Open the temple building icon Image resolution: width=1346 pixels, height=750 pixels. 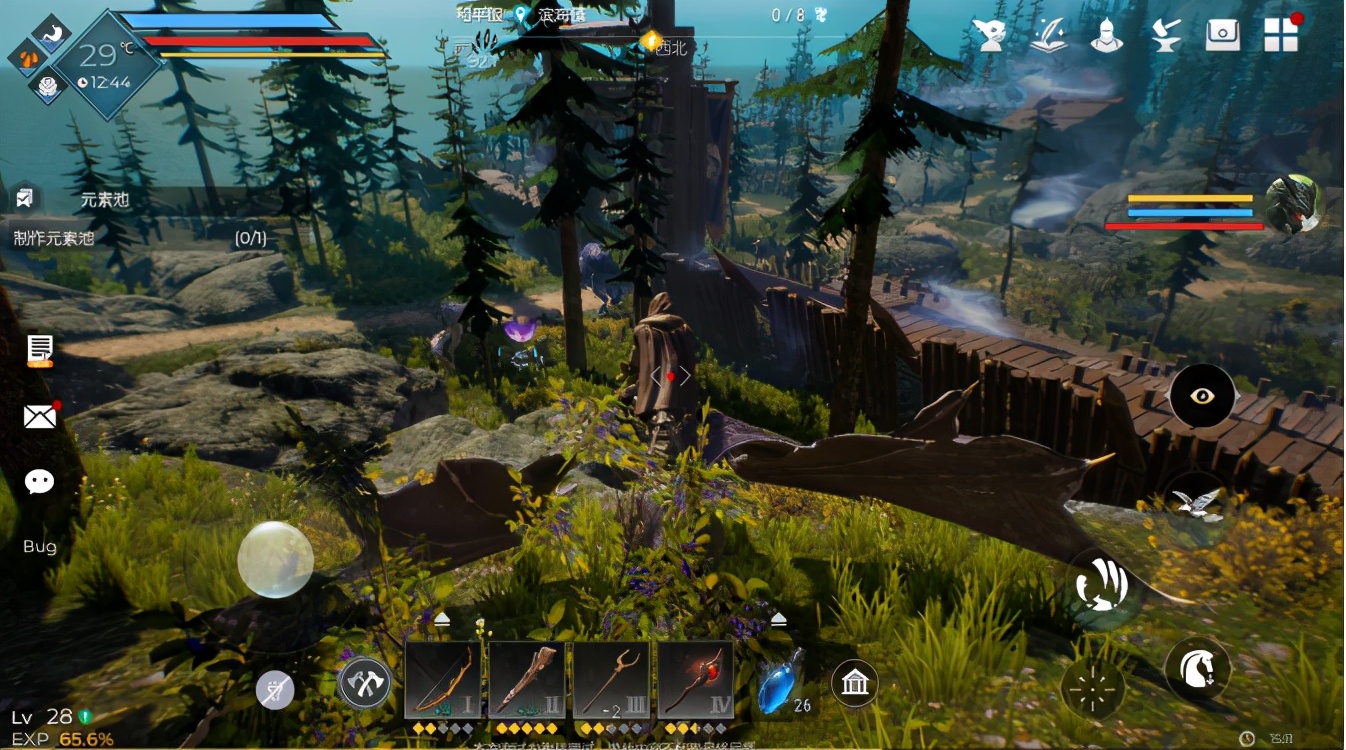click(x=854, y=684)
